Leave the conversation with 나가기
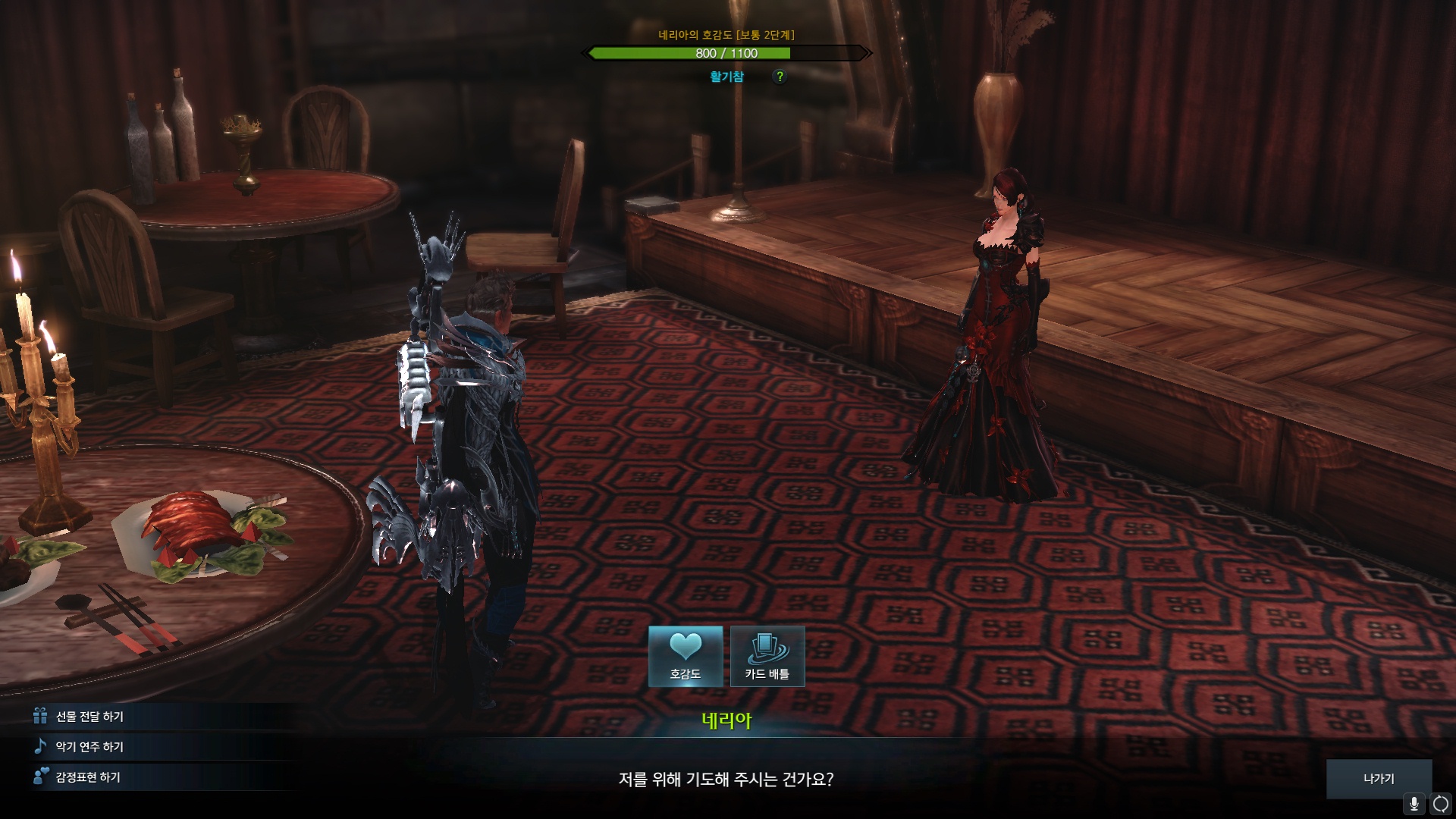 [x=1379, y=779]
